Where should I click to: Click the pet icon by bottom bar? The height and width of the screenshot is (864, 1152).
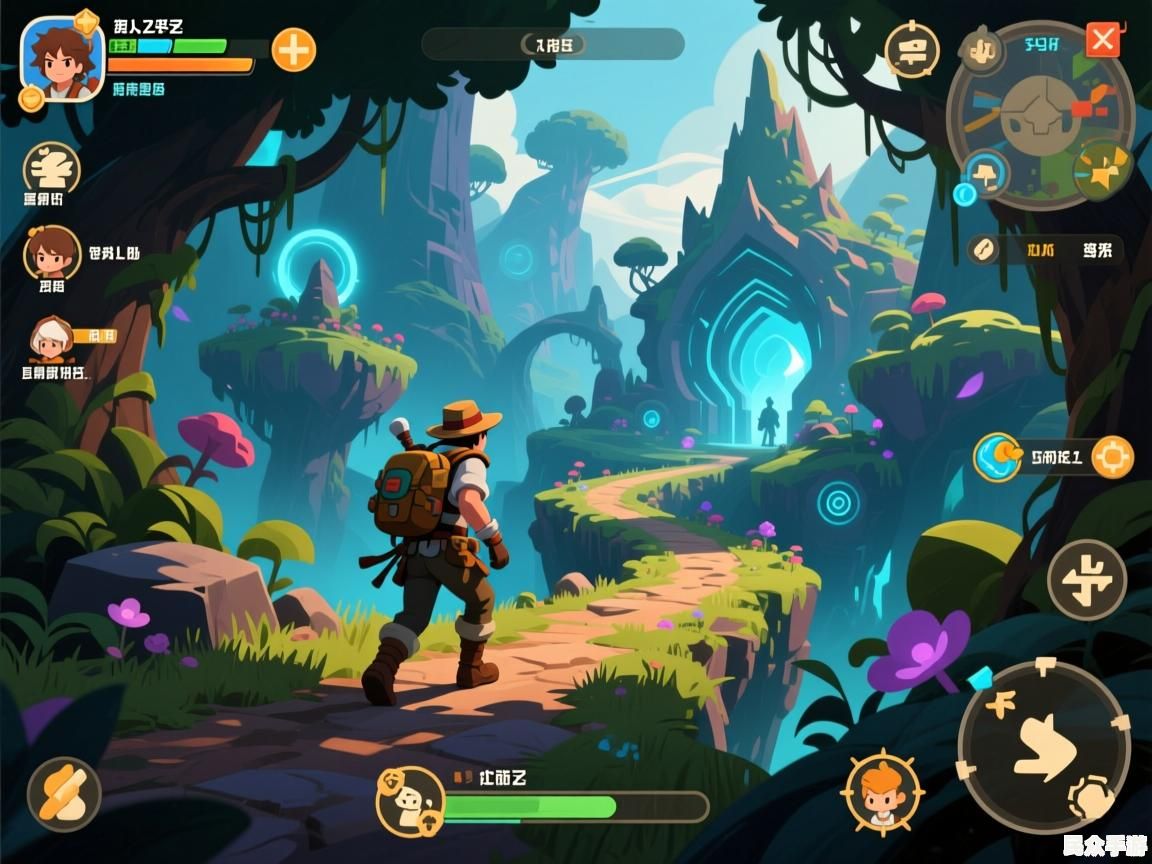(x=410, y=801)
